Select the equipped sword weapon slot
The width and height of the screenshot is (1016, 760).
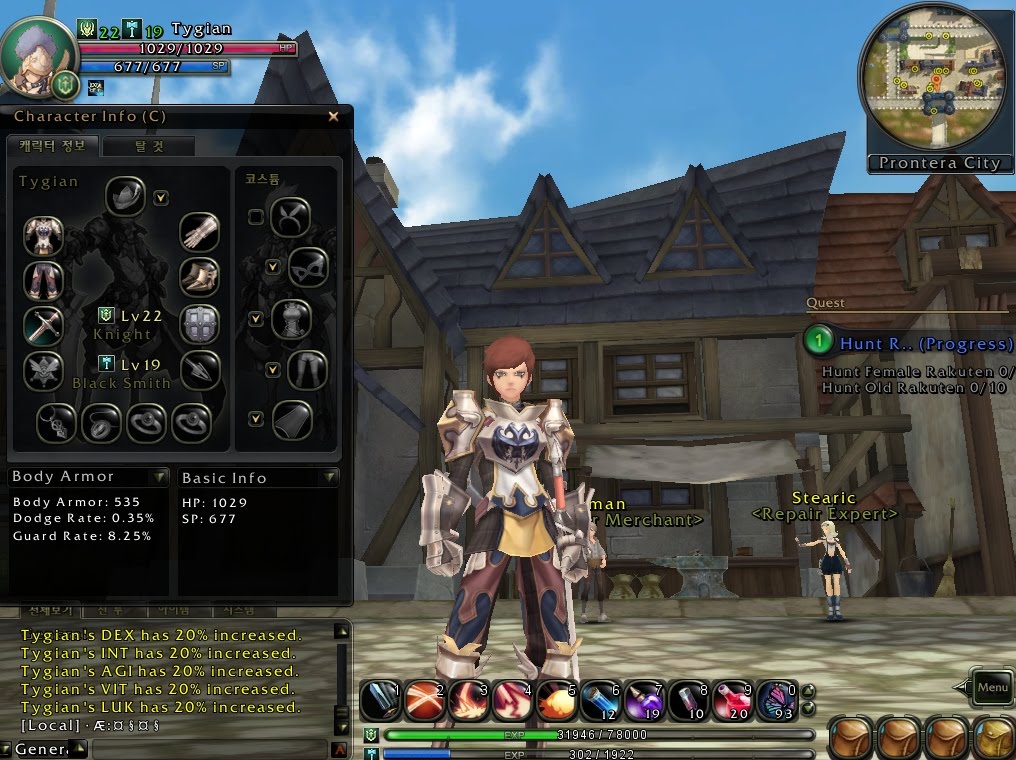pos(43,324)
